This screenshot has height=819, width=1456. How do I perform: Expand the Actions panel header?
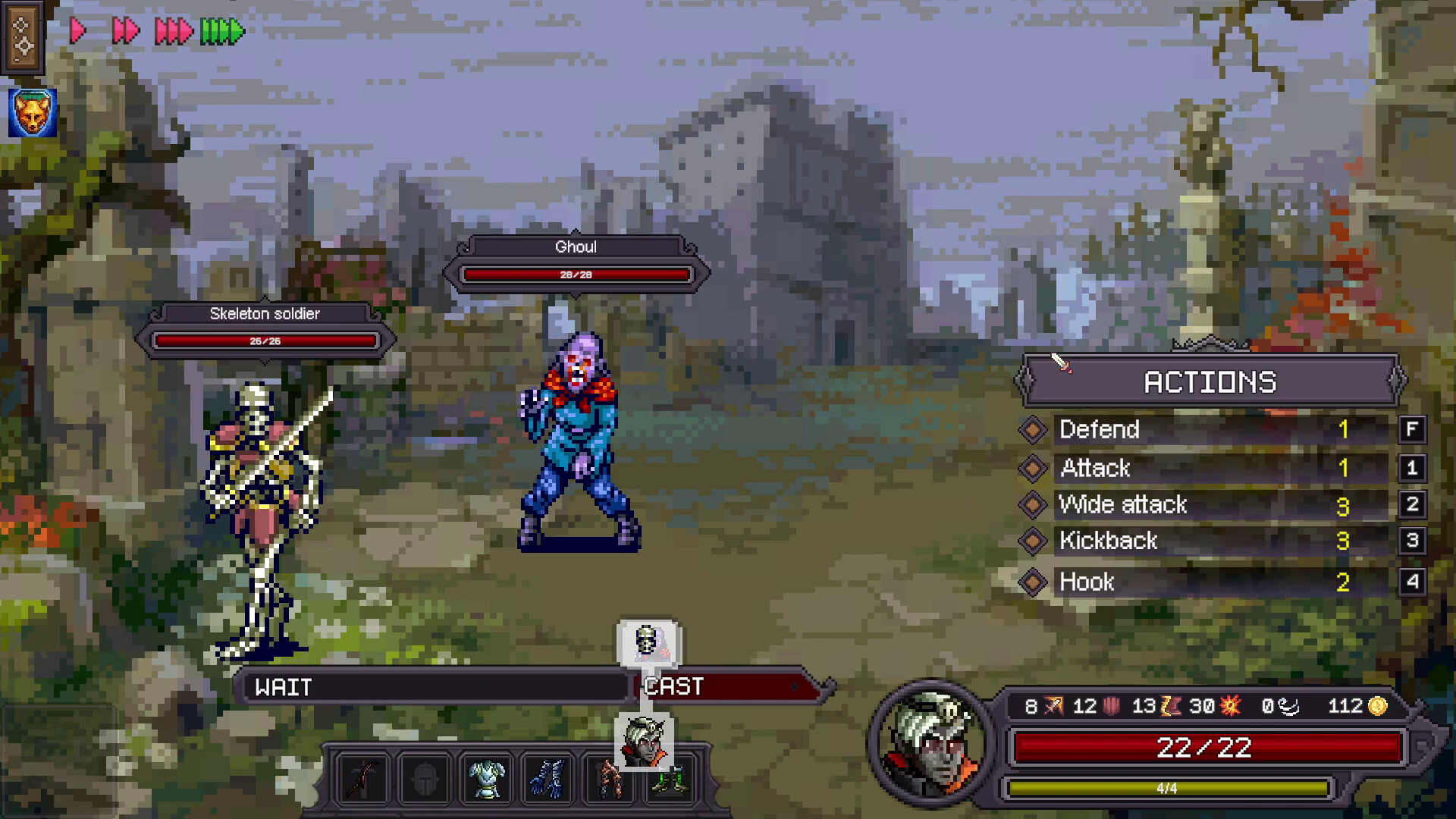tap(1210, 381)
